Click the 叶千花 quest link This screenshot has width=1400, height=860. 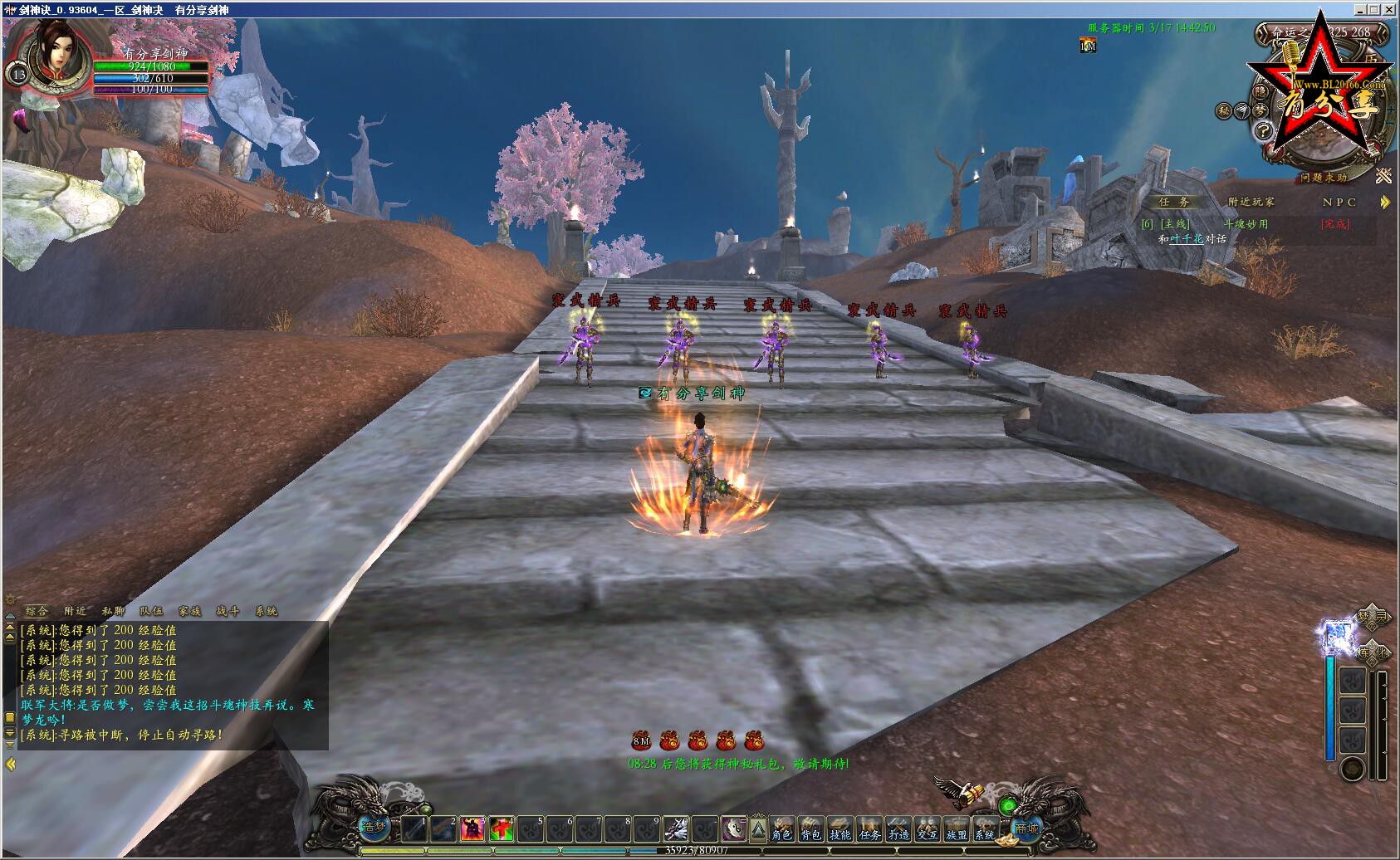click(x=1187, y=238)
